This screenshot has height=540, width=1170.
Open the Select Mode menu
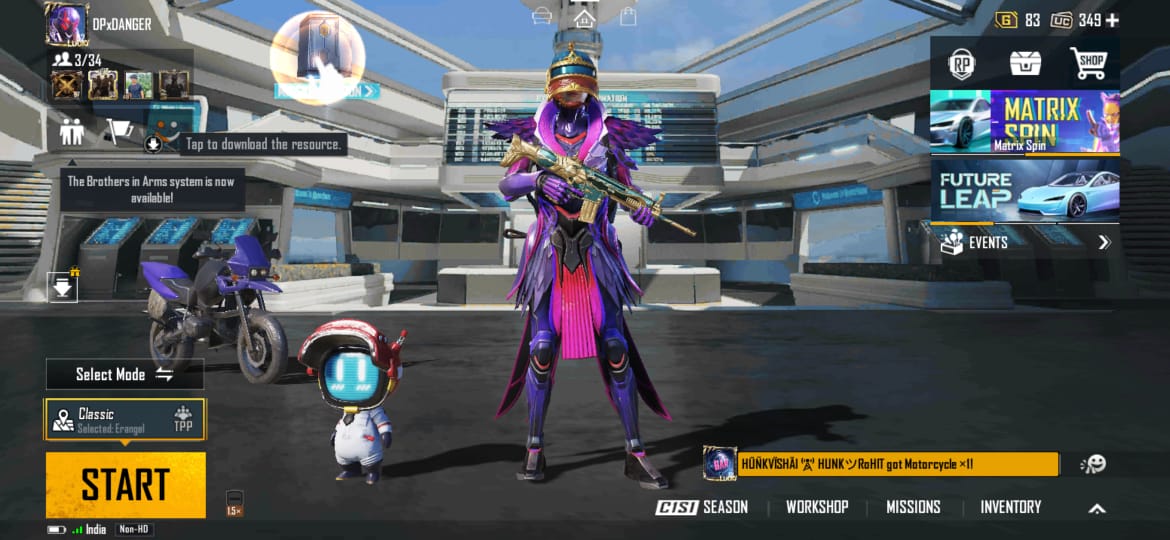[x=124, y=374]
